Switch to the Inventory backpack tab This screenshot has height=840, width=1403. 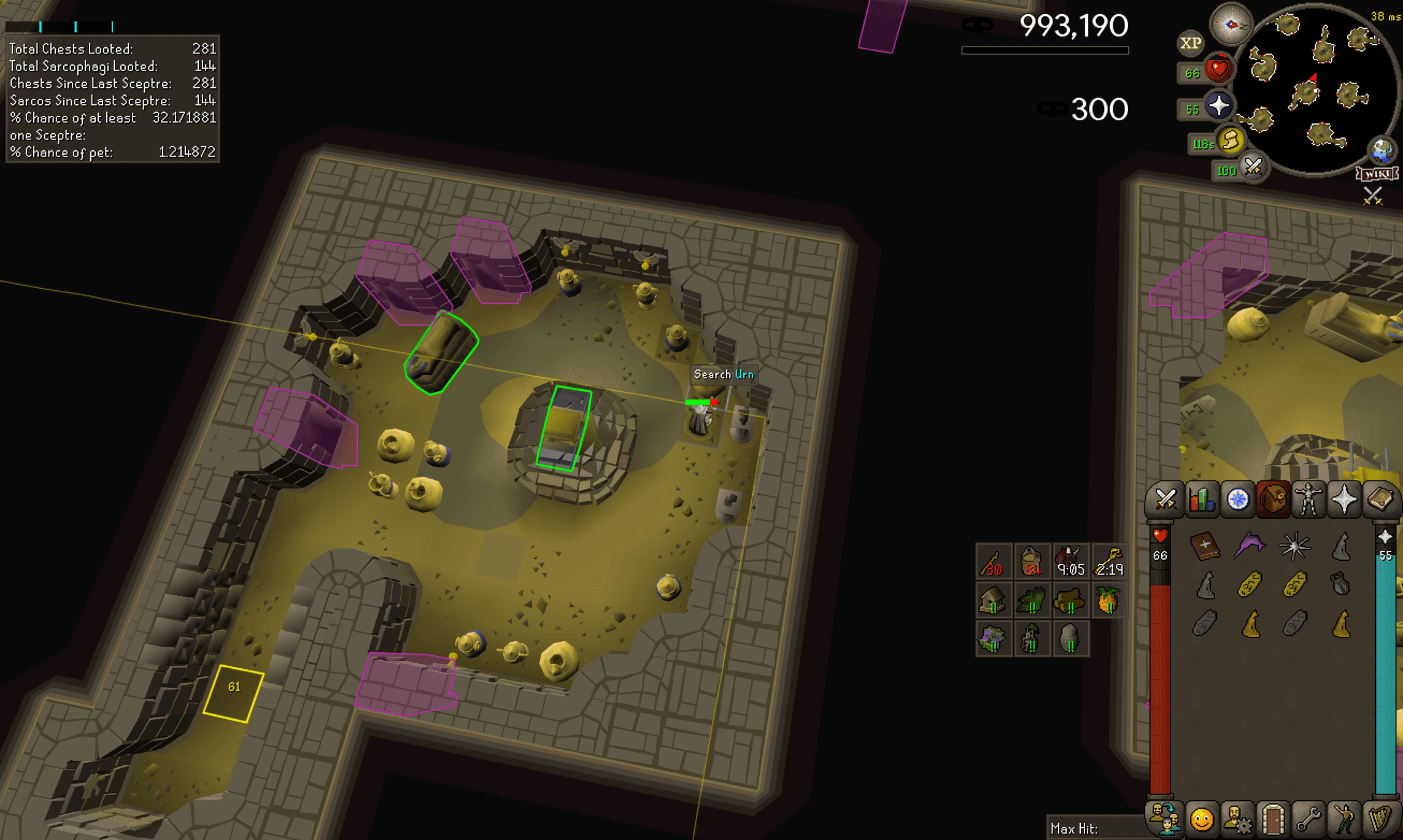[x=1272, y=499]
